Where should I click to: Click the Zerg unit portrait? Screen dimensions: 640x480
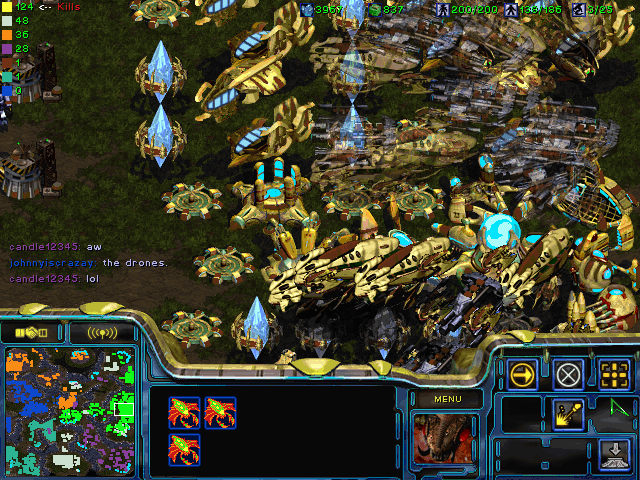point(445,440)
